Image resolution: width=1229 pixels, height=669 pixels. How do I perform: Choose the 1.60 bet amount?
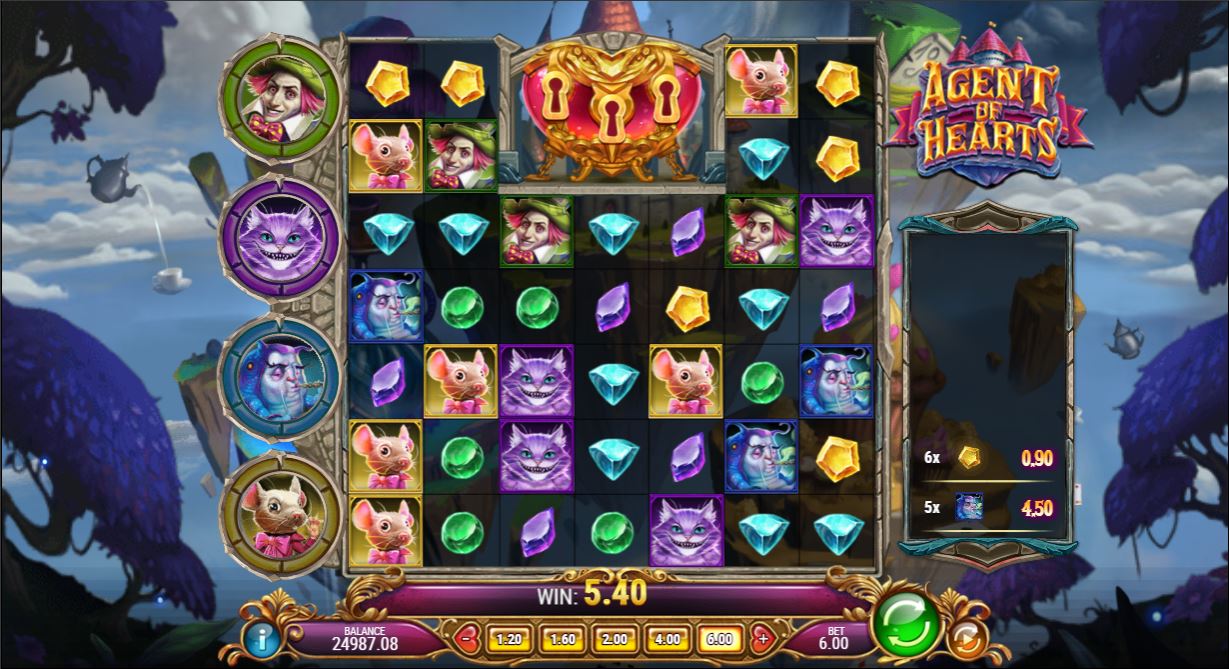(x=562, y=638)
